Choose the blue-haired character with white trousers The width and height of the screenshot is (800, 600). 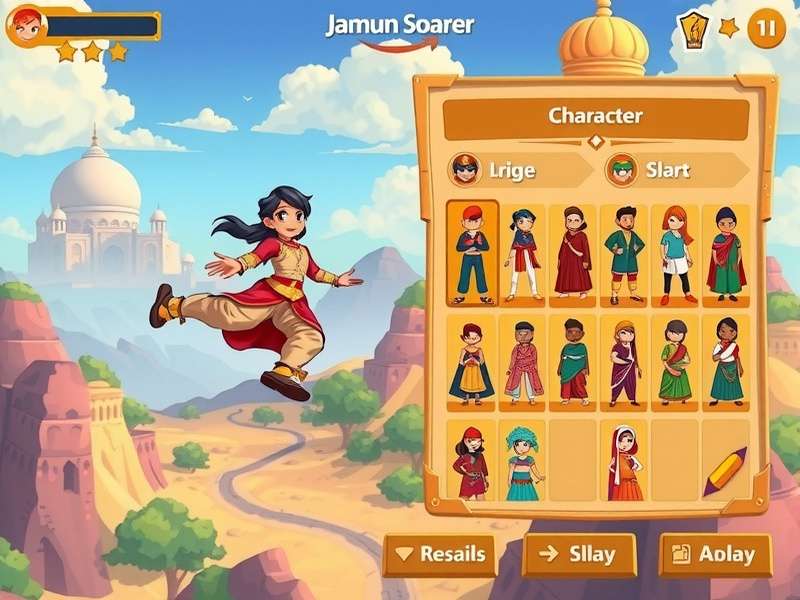523,254
